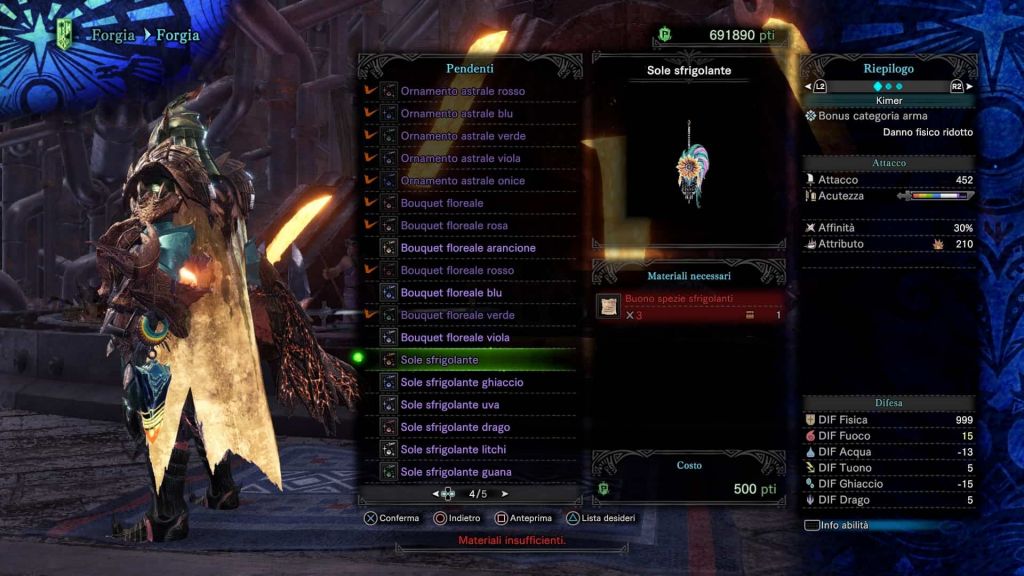Click the Buono spezie sfrigolanti material row
The image size is (1024, 576).
click(x=688, y=306)
